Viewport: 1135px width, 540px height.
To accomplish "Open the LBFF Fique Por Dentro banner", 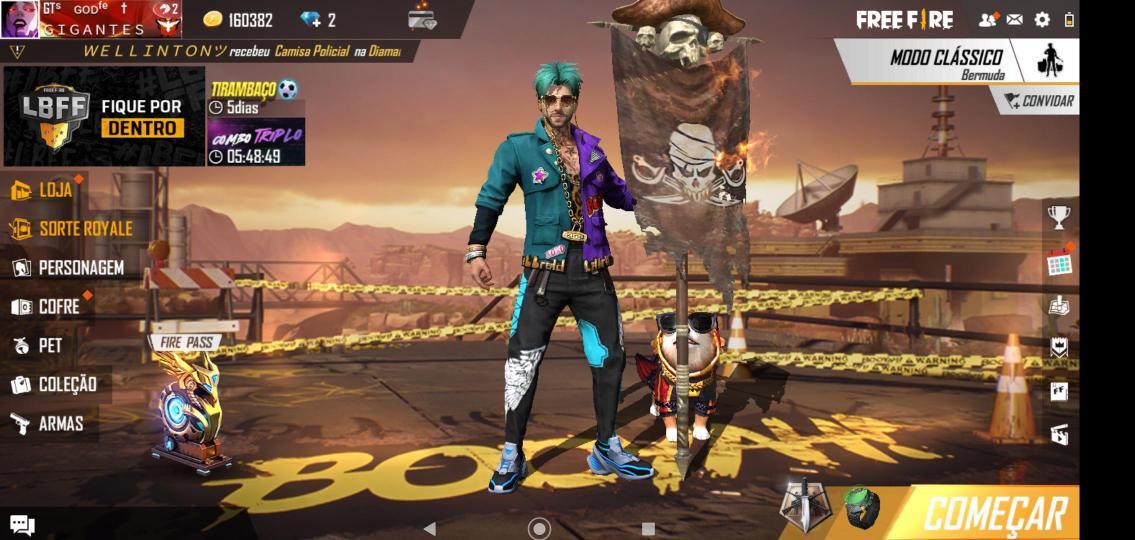I will click(104, 117).
